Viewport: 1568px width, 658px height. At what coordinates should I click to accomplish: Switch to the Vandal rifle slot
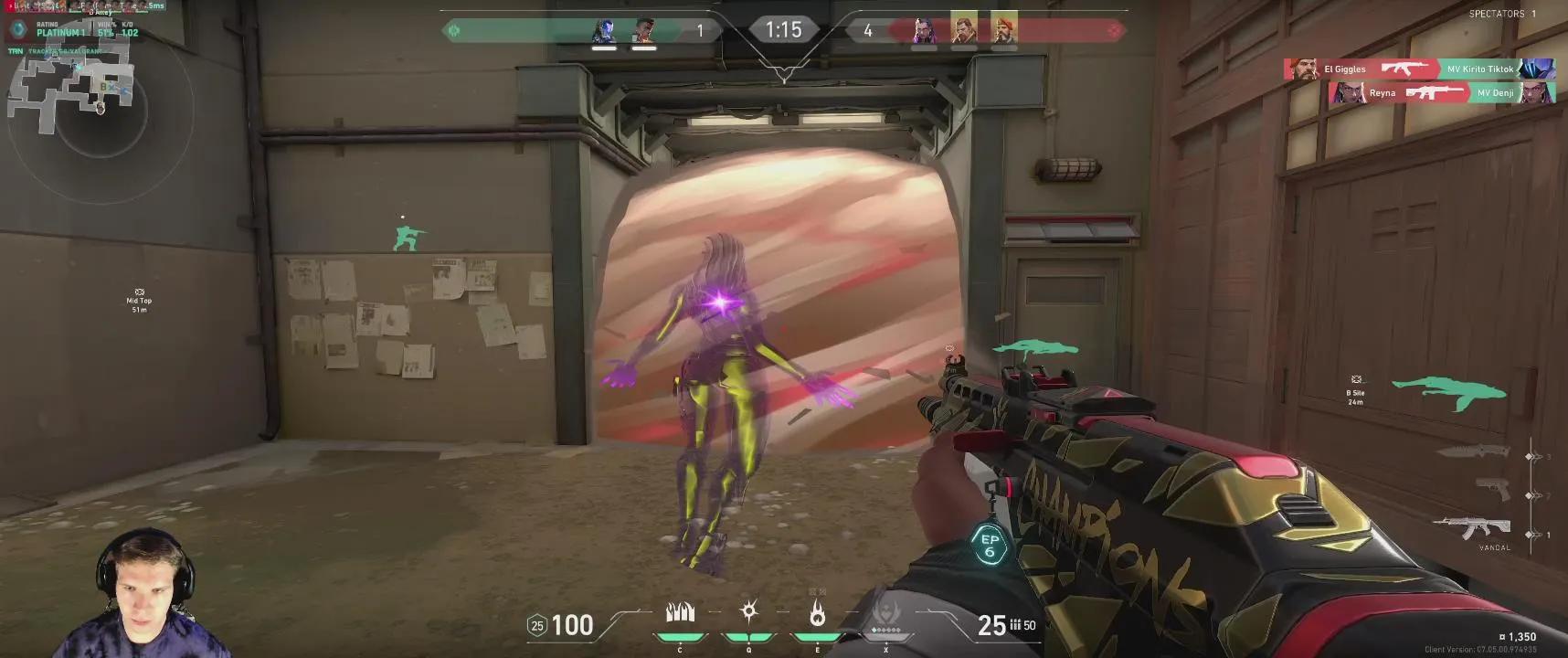click(1471, 529)
